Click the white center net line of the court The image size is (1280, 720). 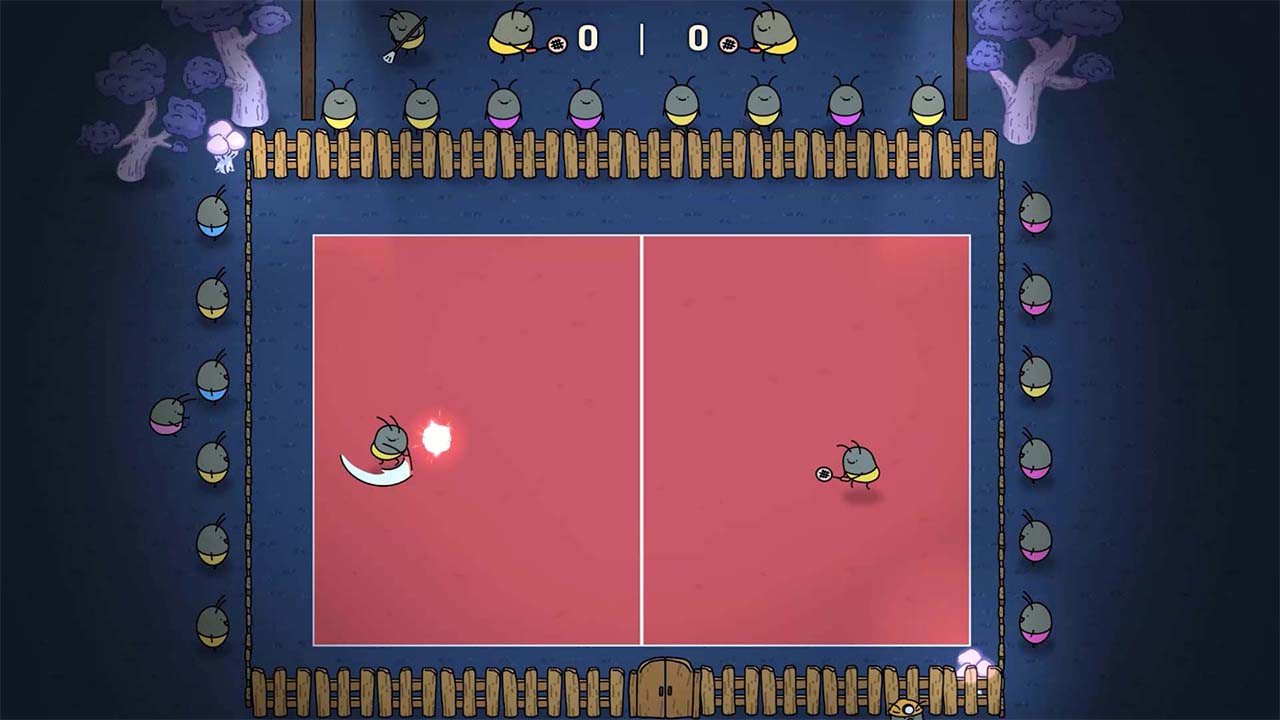click(x=643, y=430)
